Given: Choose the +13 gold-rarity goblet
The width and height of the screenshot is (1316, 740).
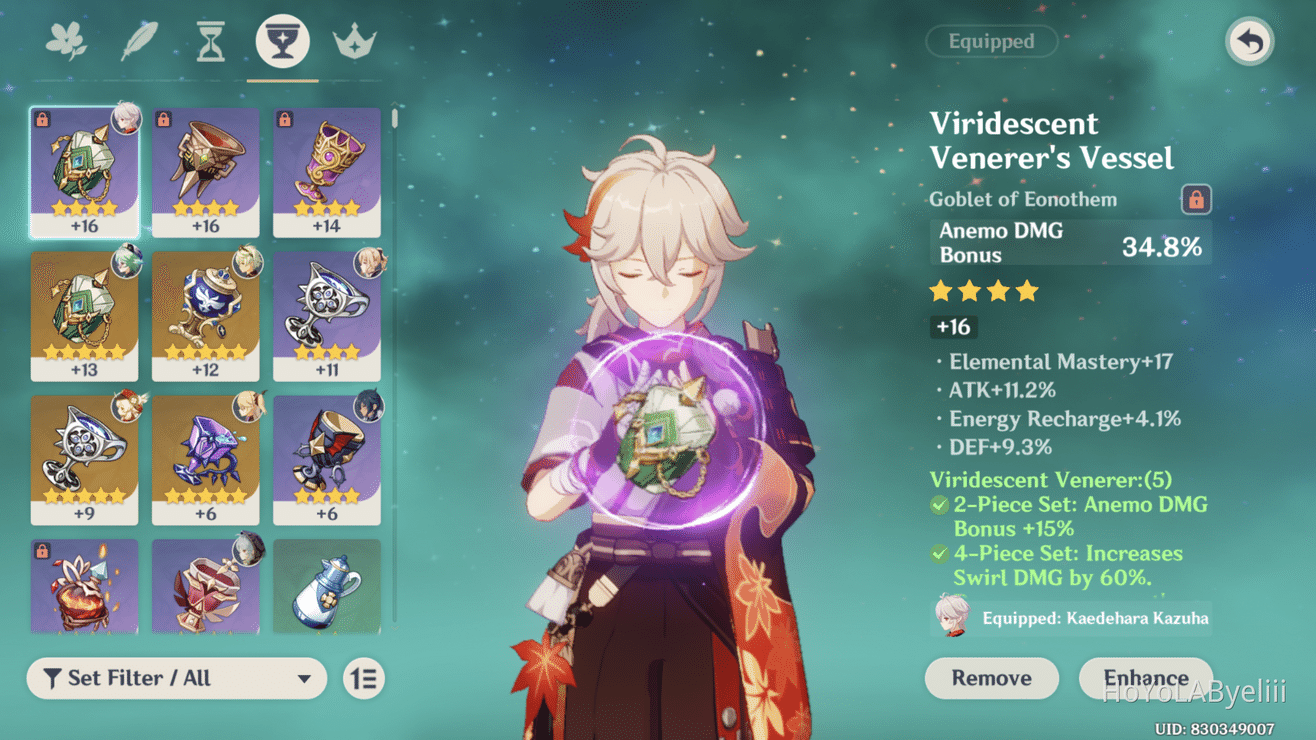Looking at the screenshot, I should pyautogui.click(x=85, y=315).
